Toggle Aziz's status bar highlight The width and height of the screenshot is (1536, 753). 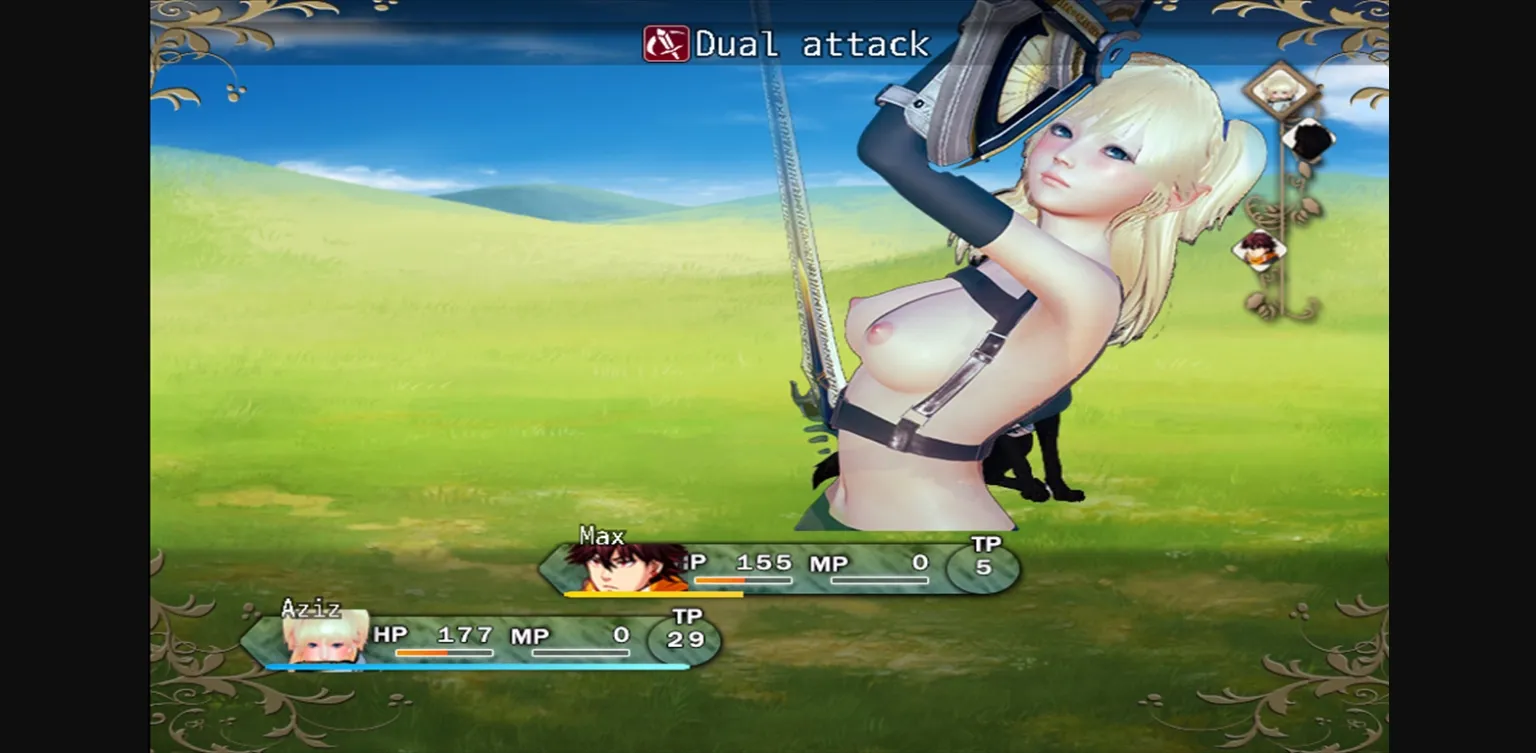pyautogui.click(x=480, y=640)
